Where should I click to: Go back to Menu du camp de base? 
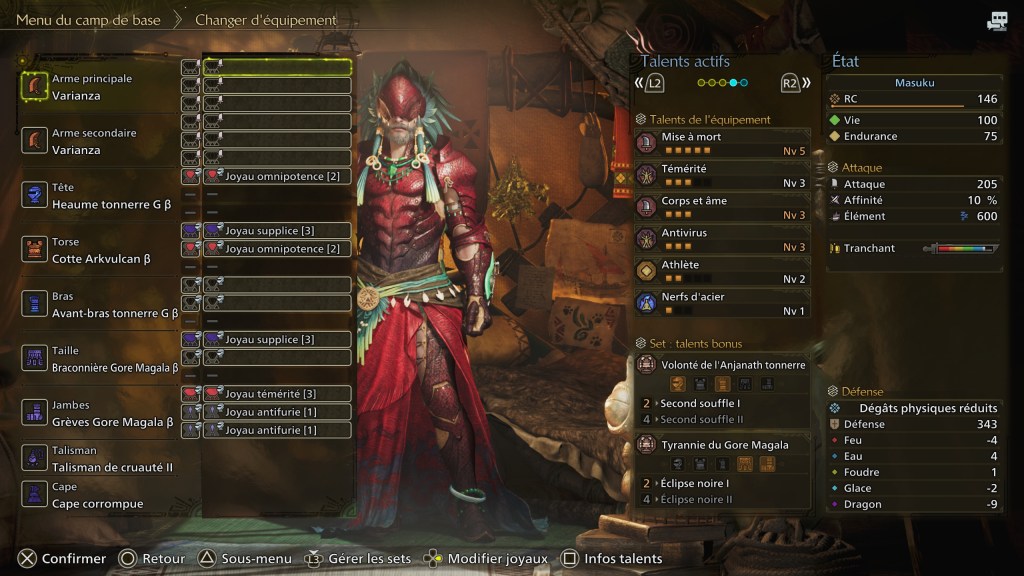pos(90,20)
